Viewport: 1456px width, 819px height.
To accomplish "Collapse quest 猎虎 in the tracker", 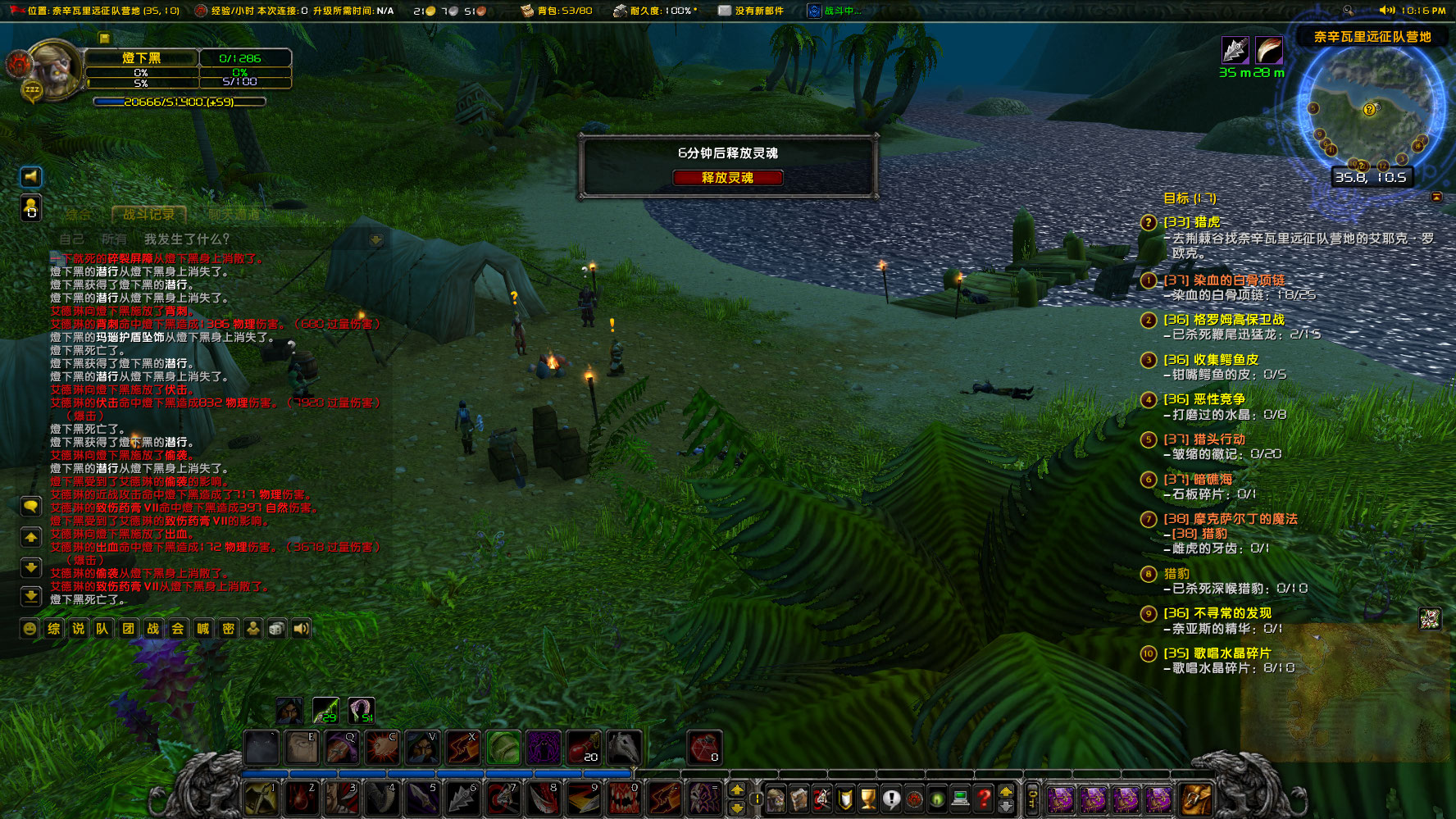I will pos(1148,221).
